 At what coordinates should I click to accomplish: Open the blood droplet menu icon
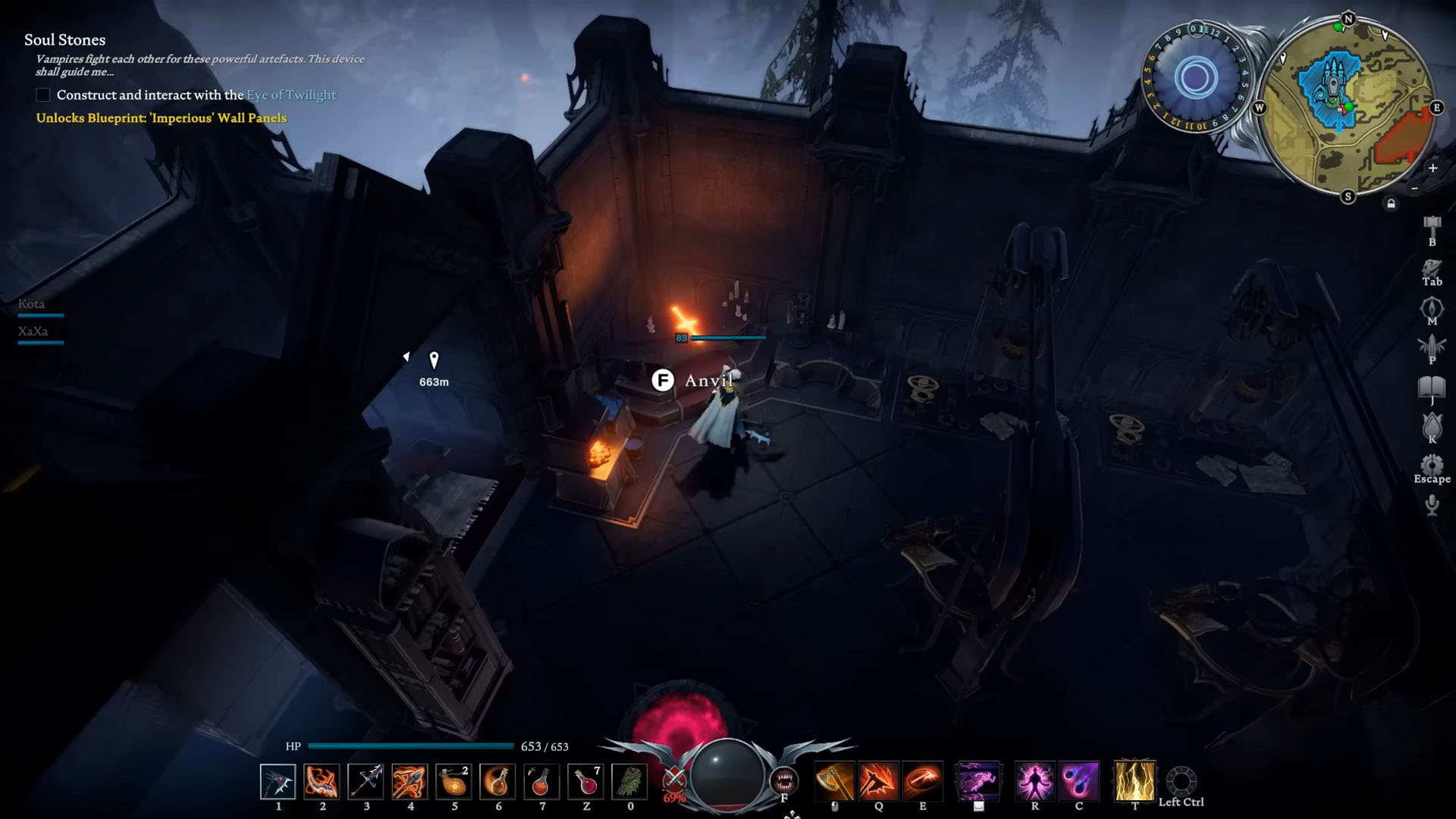click(x=1432, y=425)
